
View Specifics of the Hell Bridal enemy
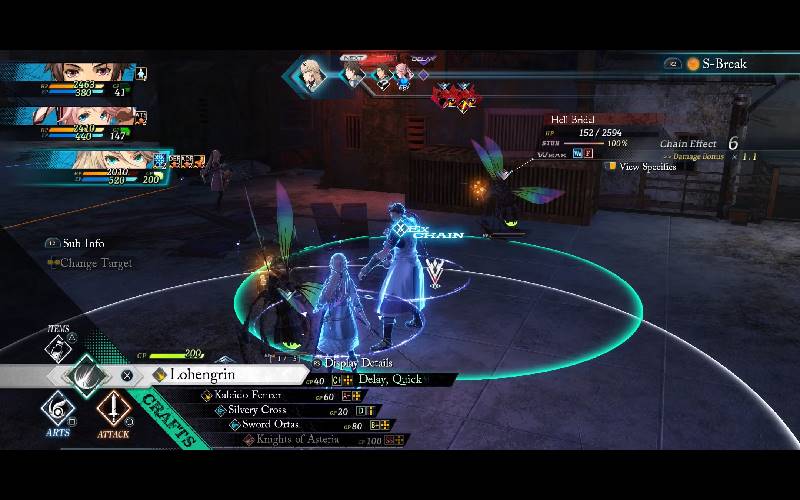click(x=647, y=167)
